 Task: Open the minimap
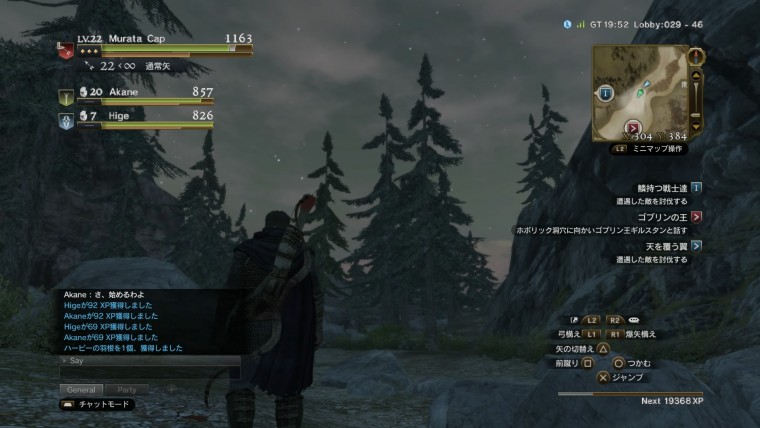640,92
